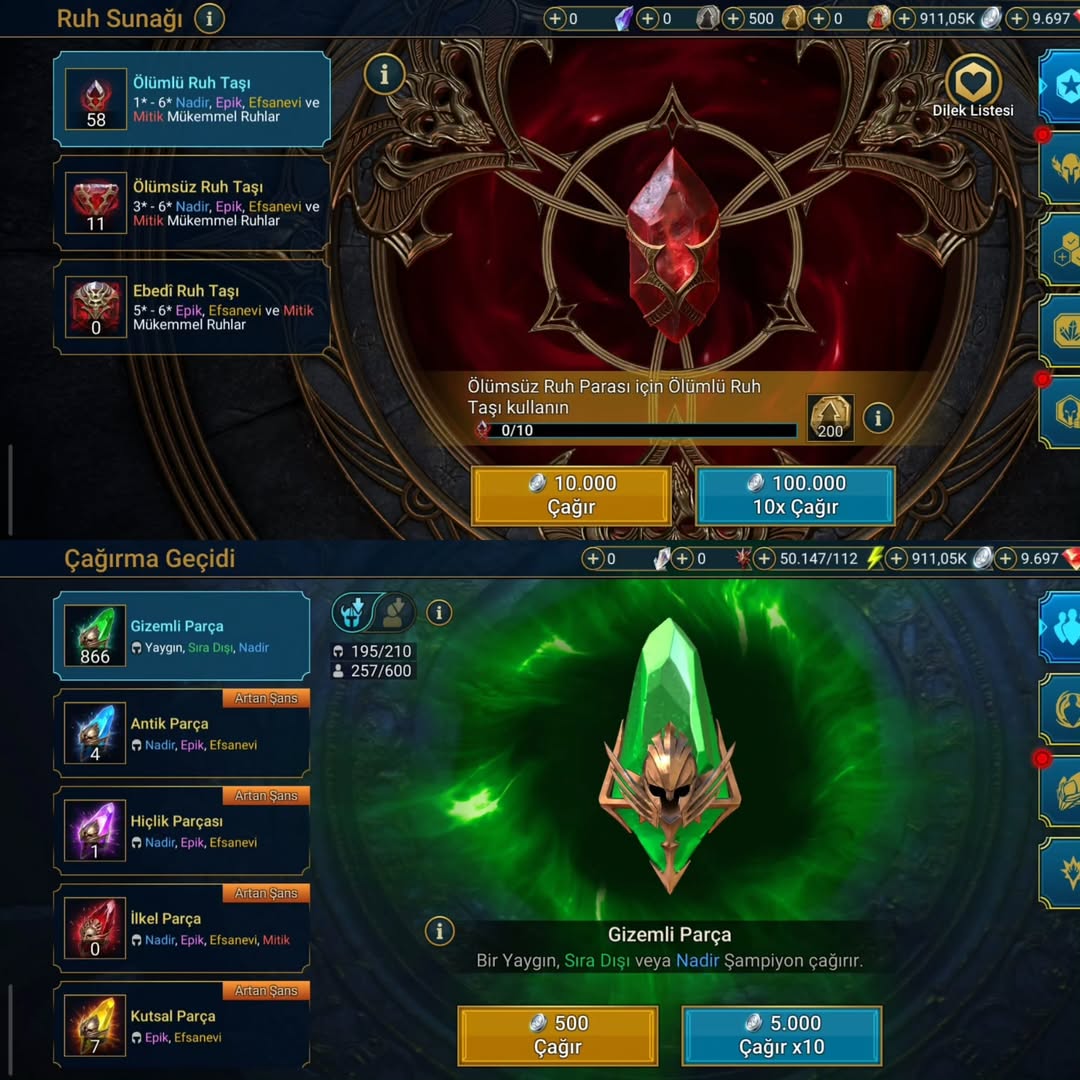Screen dimensions: 1080x1080
Task: Add energy using the plus beside 50.147/112
Action: [x=765, y=558]
